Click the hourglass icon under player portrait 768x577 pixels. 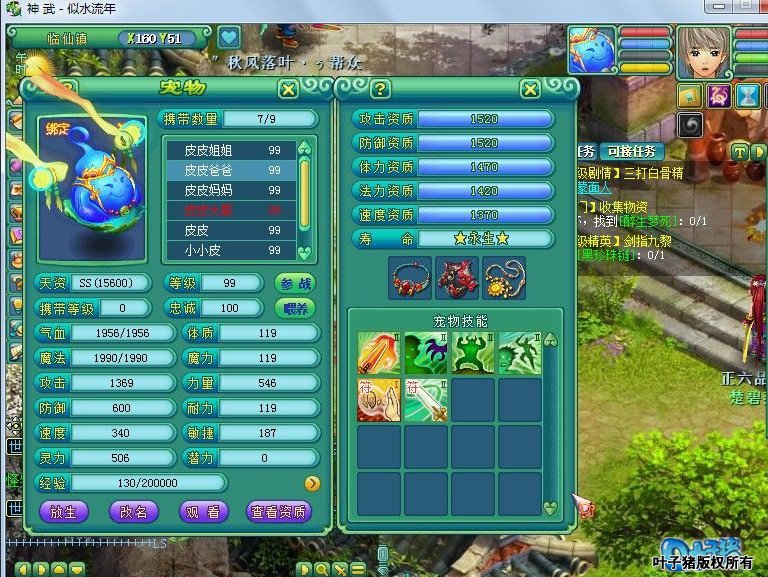pyautogui.click(x=747, y=96)
